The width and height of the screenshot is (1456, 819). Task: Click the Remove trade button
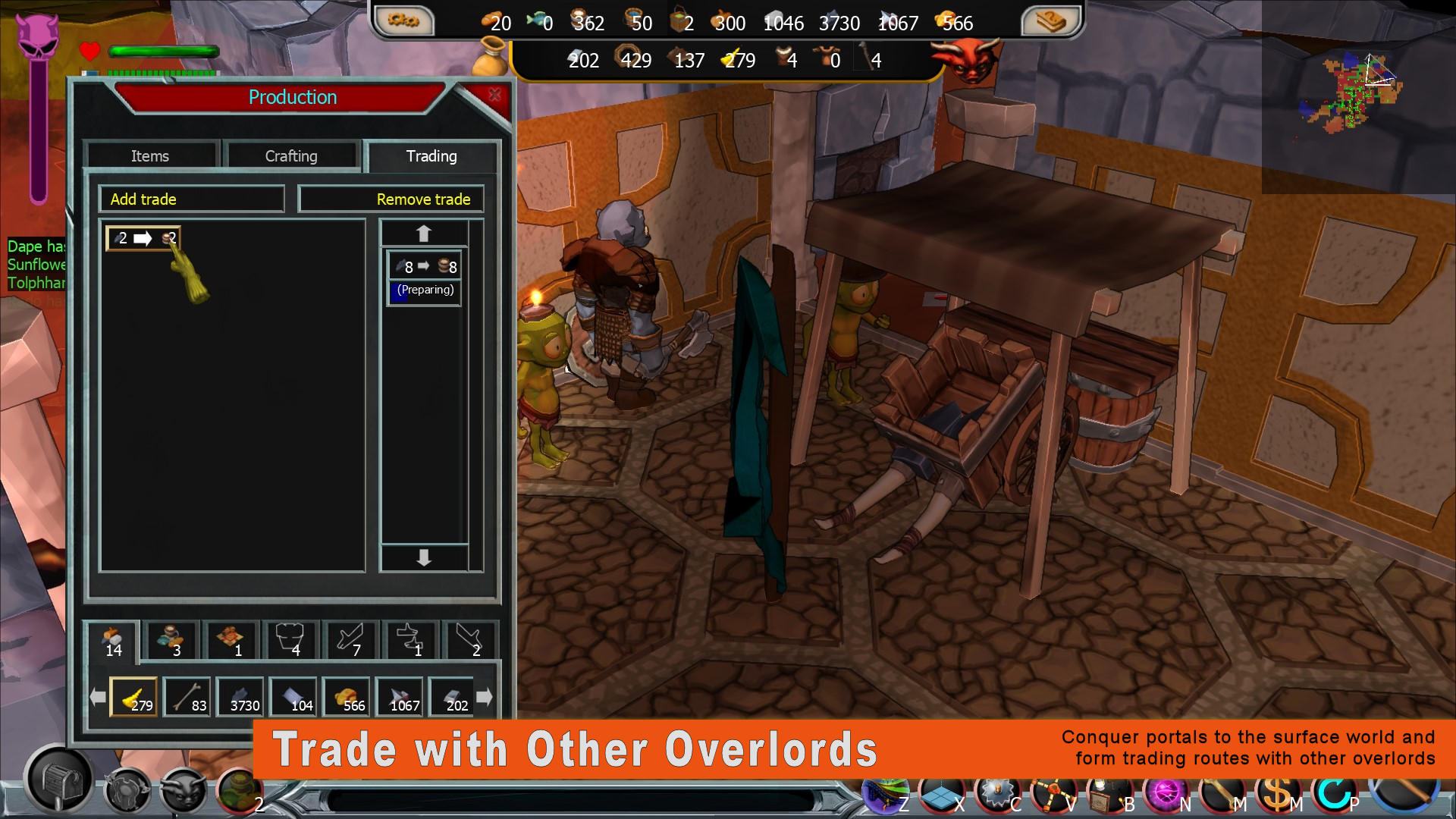[x=391, y=199]
